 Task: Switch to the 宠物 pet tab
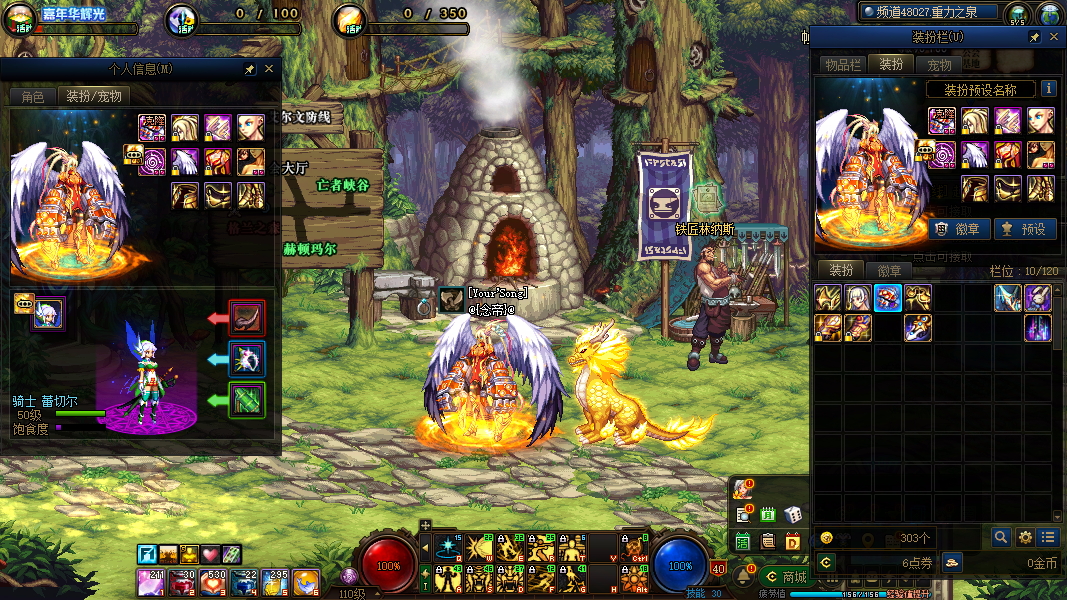(939, 65)
